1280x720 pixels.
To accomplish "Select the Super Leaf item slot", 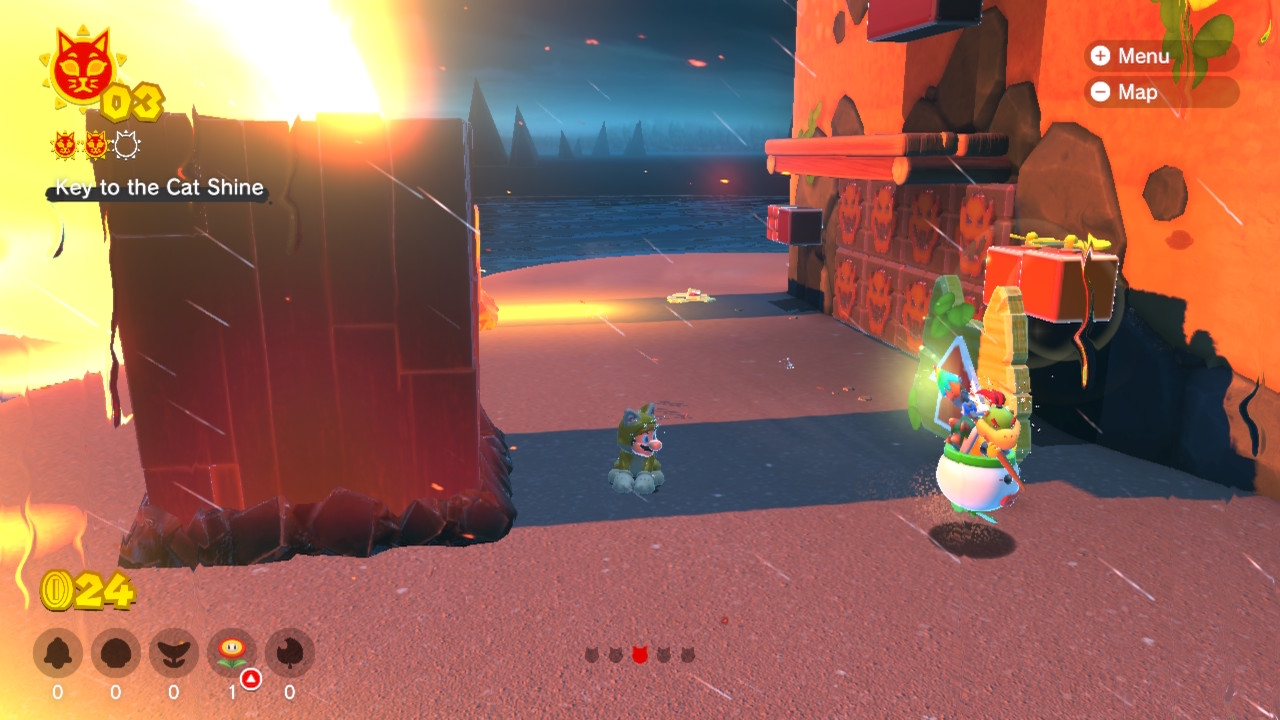I will coord(290,653).
